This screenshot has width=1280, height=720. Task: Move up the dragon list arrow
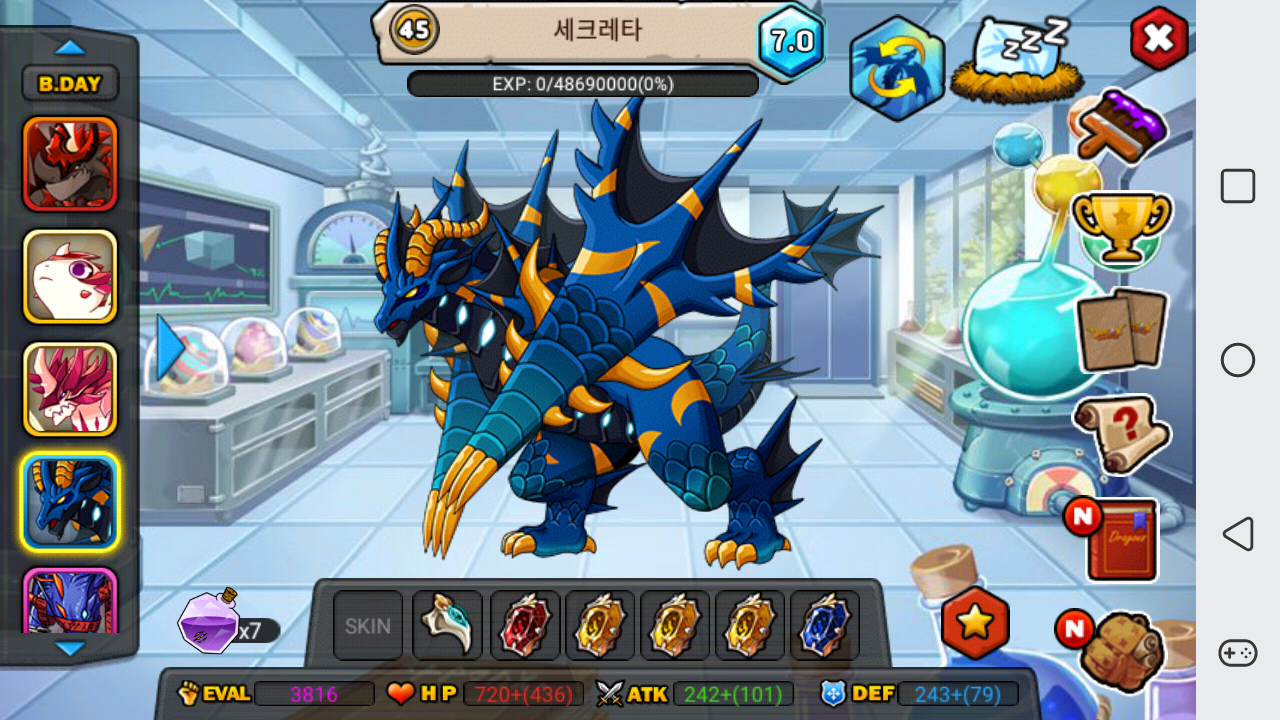70,47
